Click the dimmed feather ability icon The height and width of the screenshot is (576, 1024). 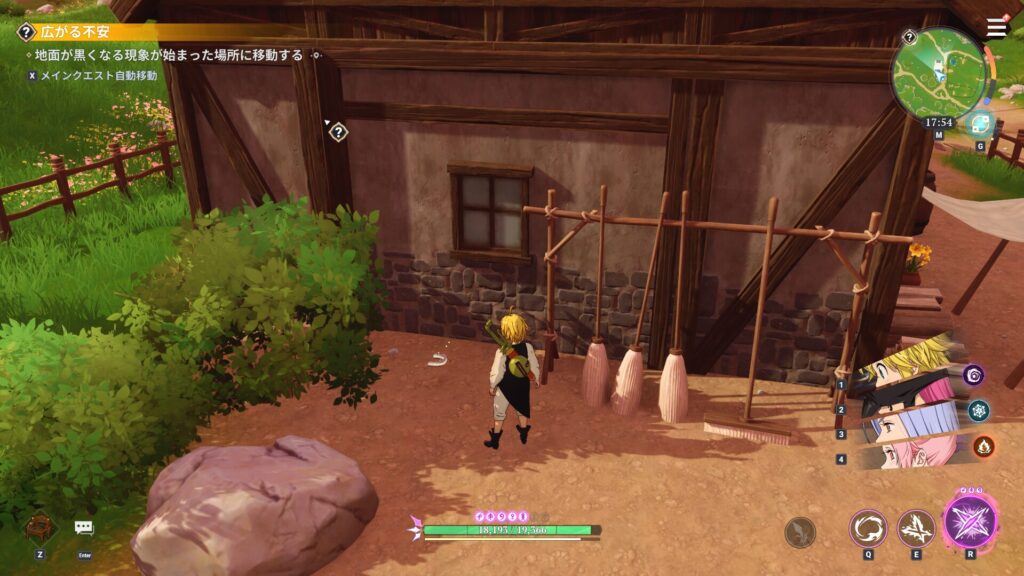tap(800, 532)
